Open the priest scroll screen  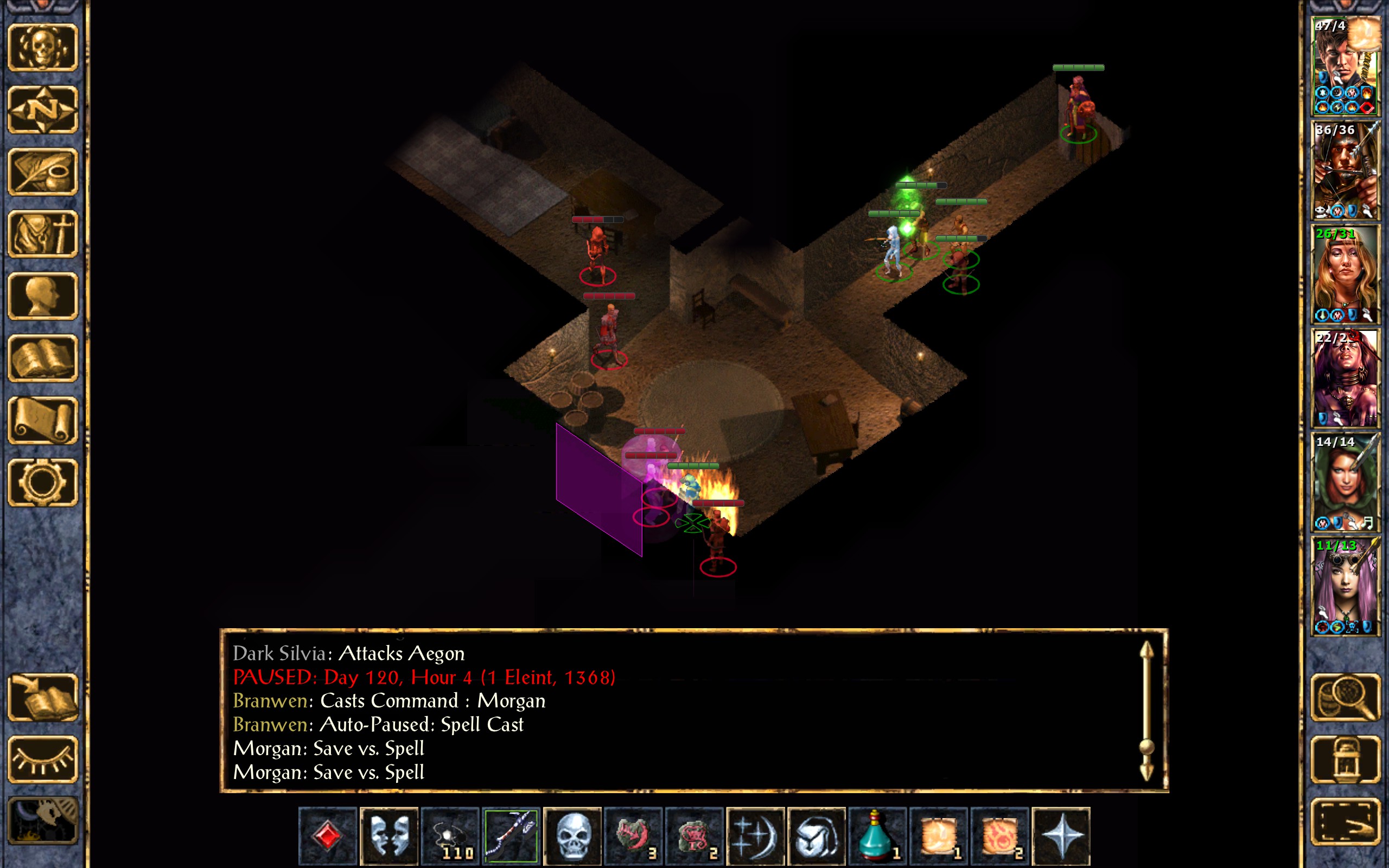coord(43,420)
